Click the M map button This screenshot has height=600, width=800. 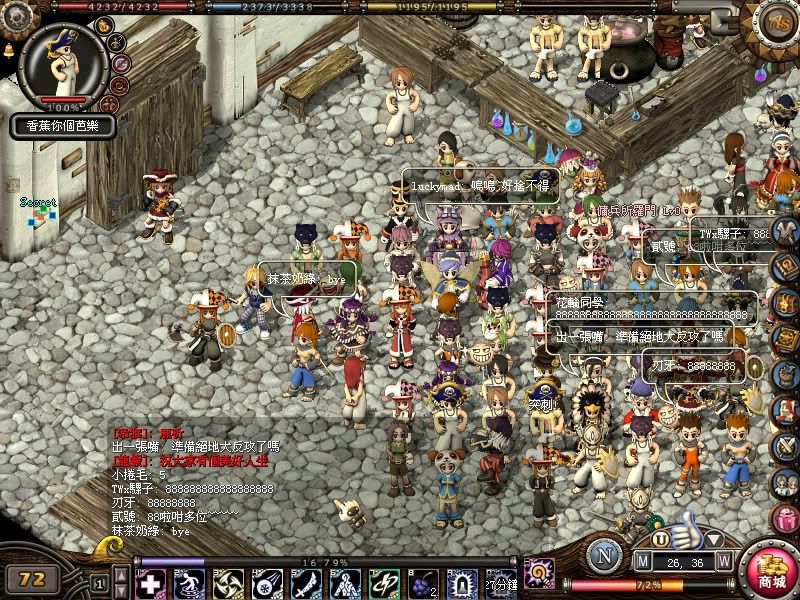pyautogui.click(x=644, y=561)
